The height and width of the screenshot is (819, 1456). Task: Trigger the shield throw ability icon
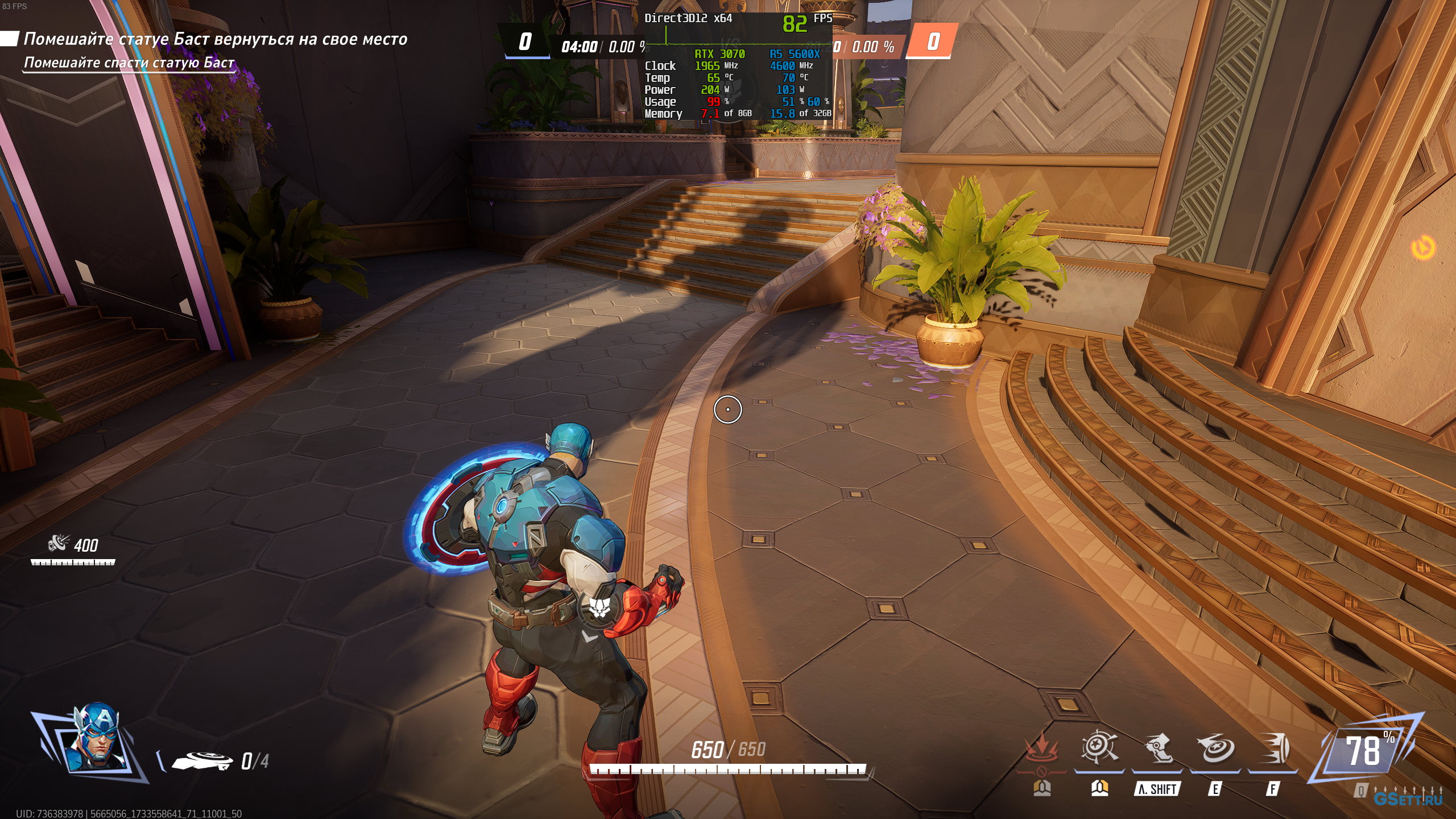[1215, 748]
